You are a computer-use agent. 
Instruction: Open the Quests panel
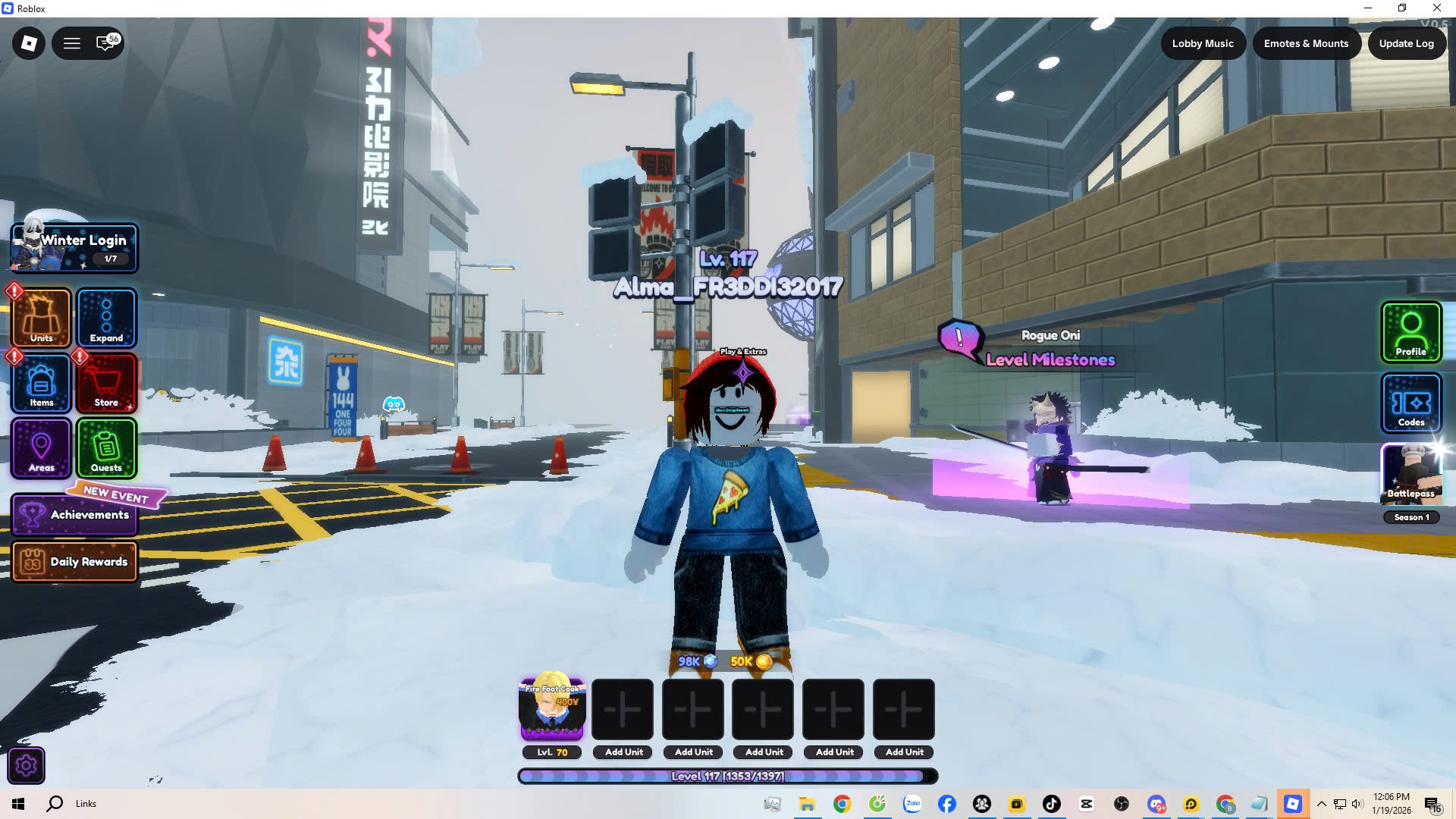106,448
